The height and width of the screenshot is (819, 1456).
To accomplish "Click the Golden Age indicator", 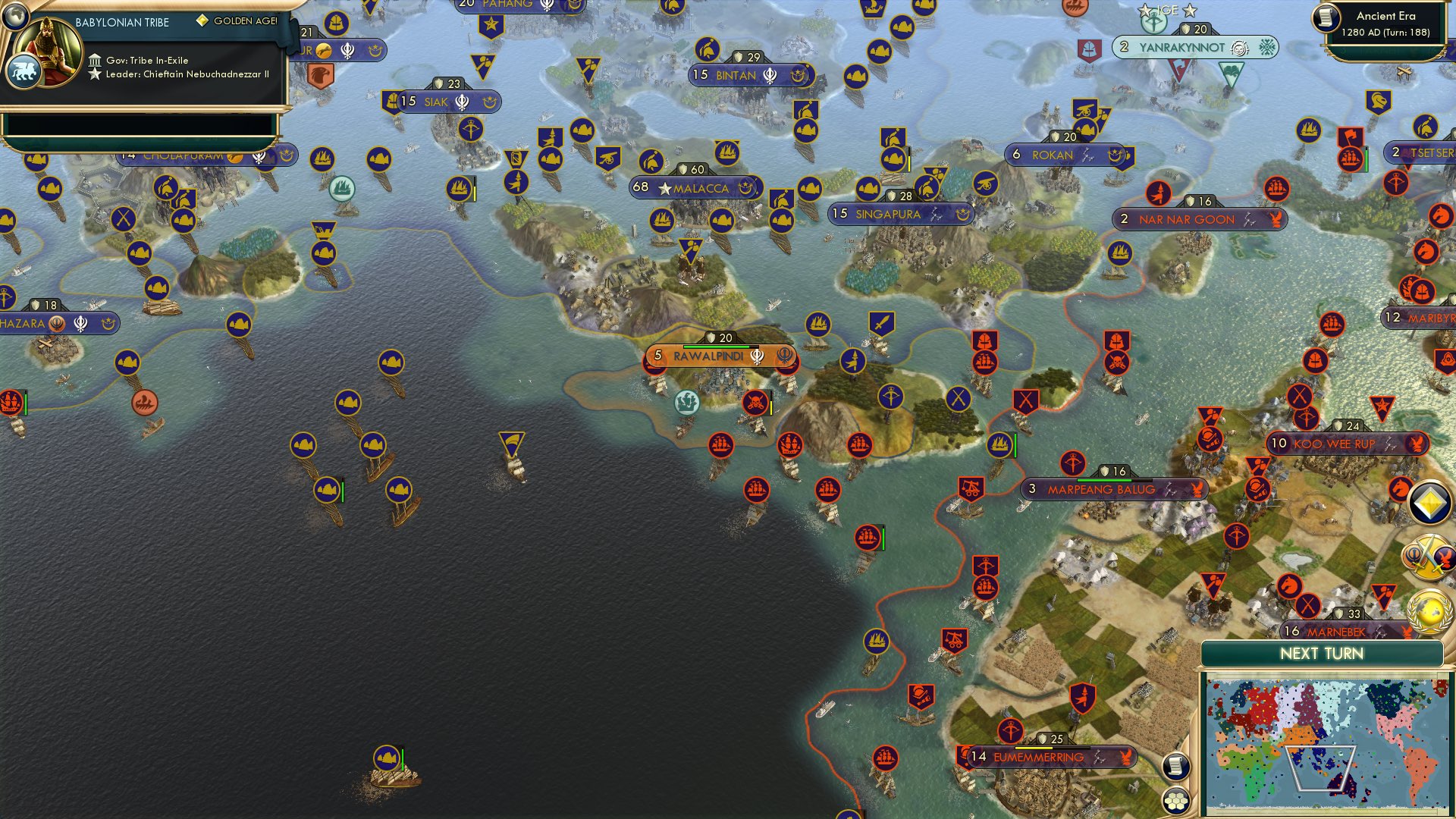I will pyautogui.click(x=203, y=22).
